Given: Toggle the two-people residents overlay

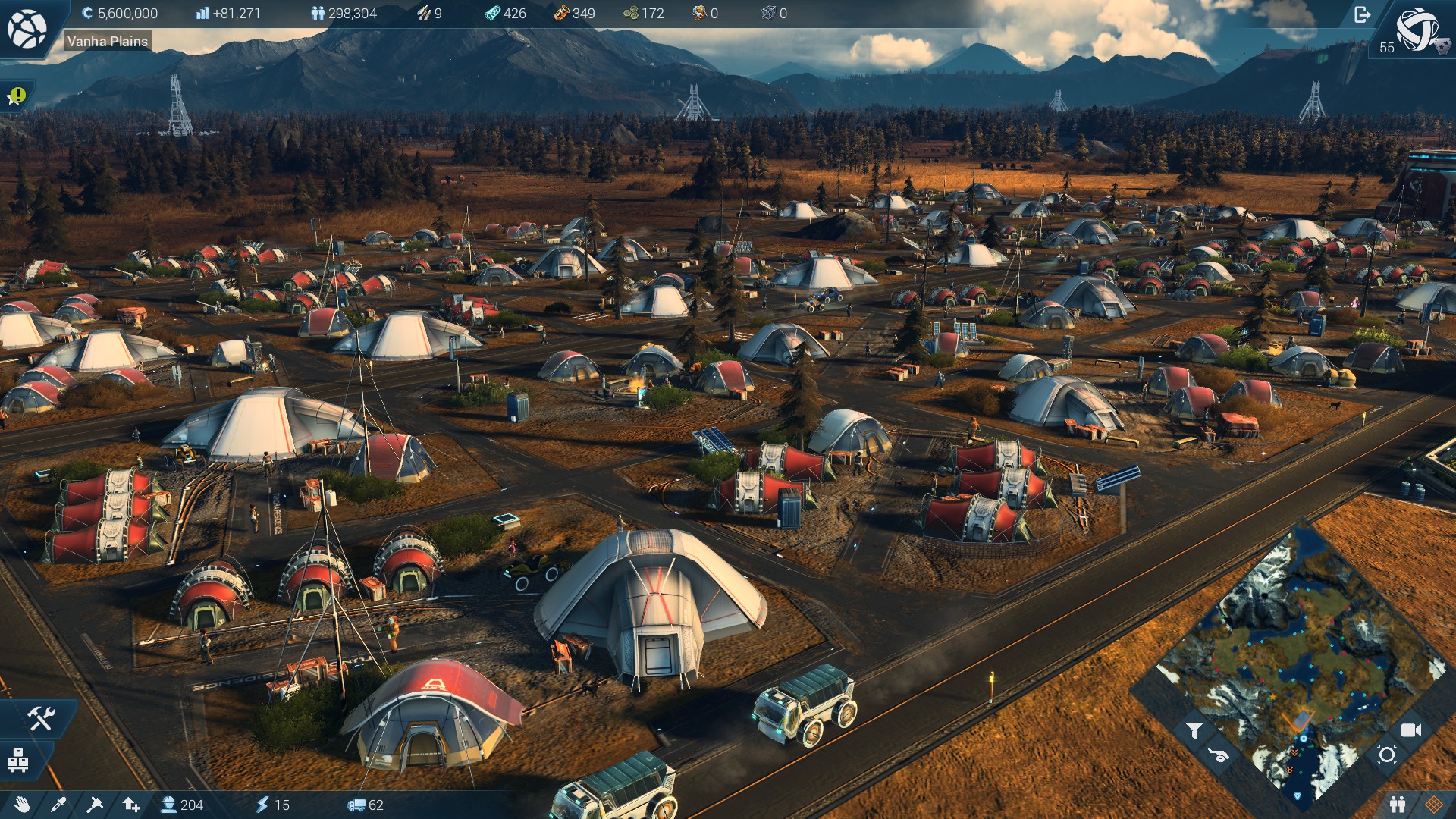Looking at the screenshot, I should (1398, 805).
